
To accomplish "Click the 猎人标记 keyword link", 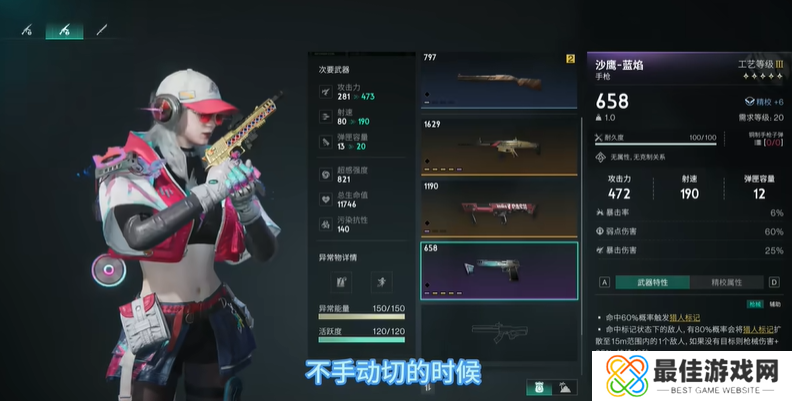I will pyautogui.click(x=683, y=318).
